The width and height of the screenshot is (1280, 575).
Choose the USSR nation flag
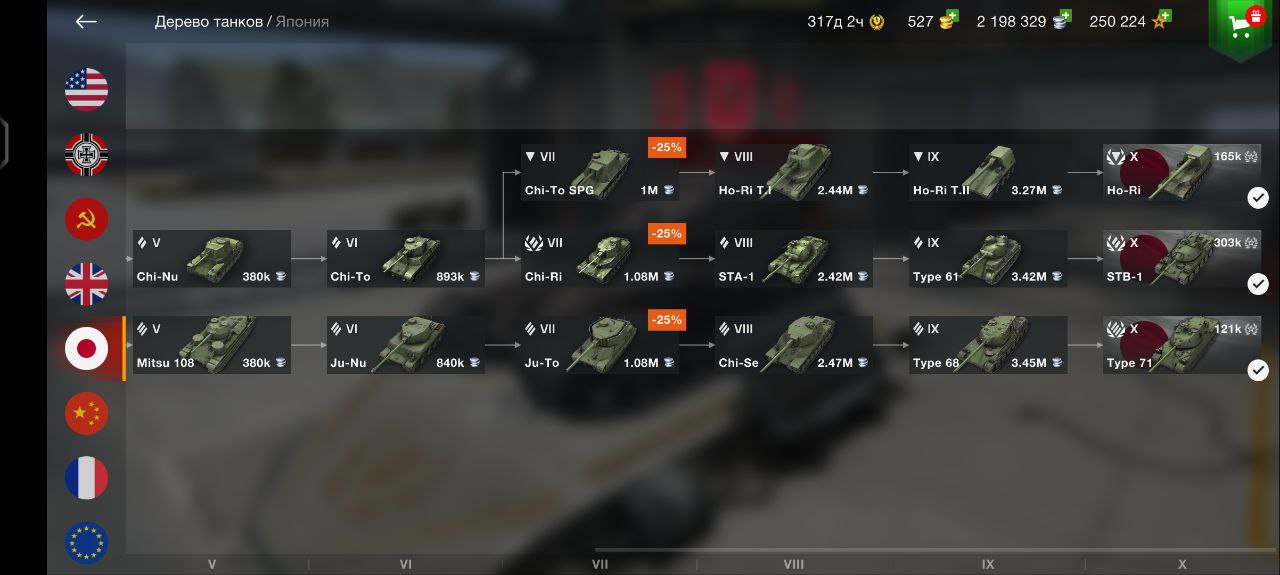[87, 219]
